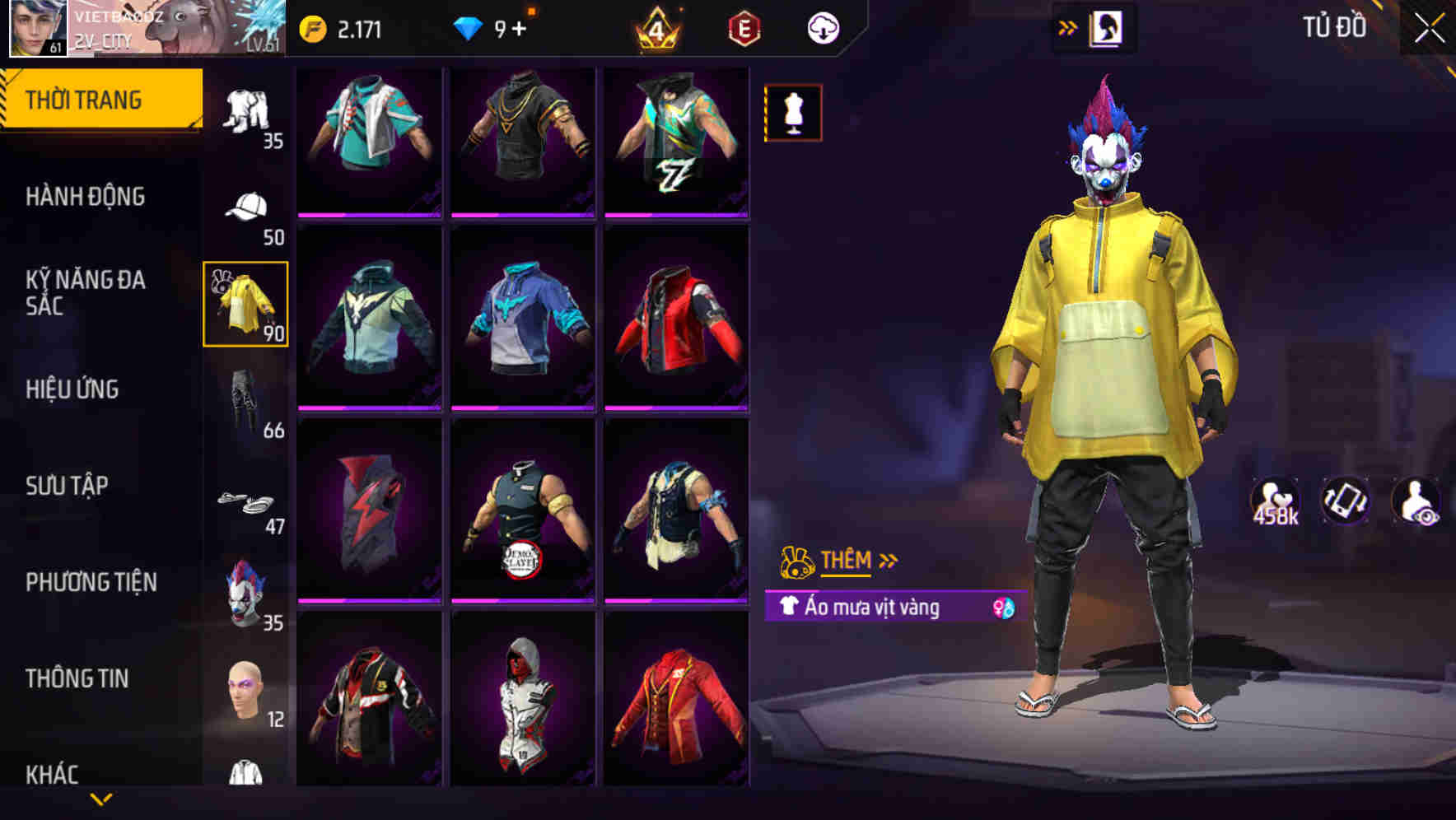Click the double chevrons beside the portrait icon
Viewport: 1456px width, 820px height.
click(1068, 26)
